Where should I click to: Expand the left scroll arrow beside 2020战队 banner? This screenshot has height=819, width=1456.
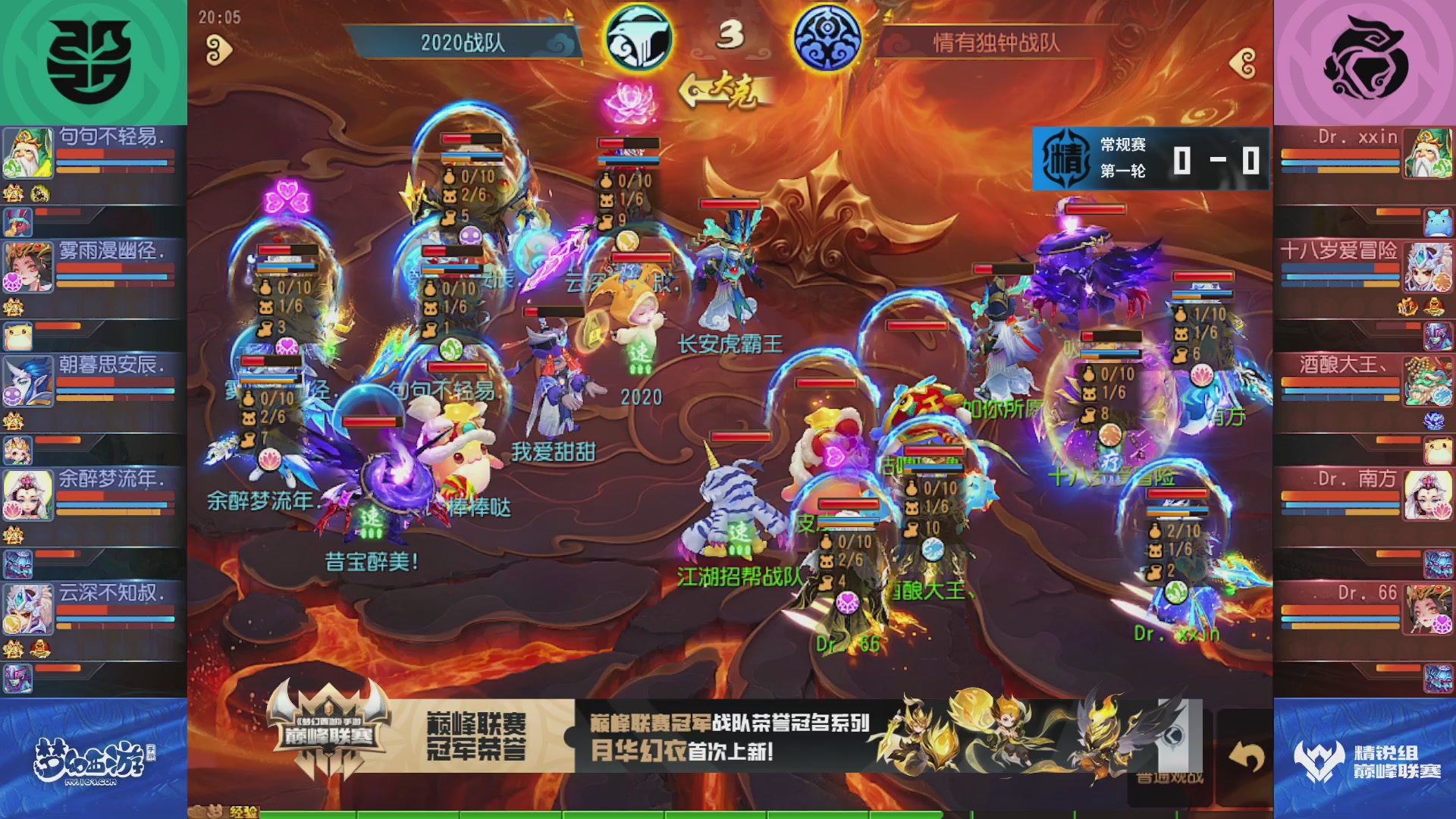tap(218, 49)
